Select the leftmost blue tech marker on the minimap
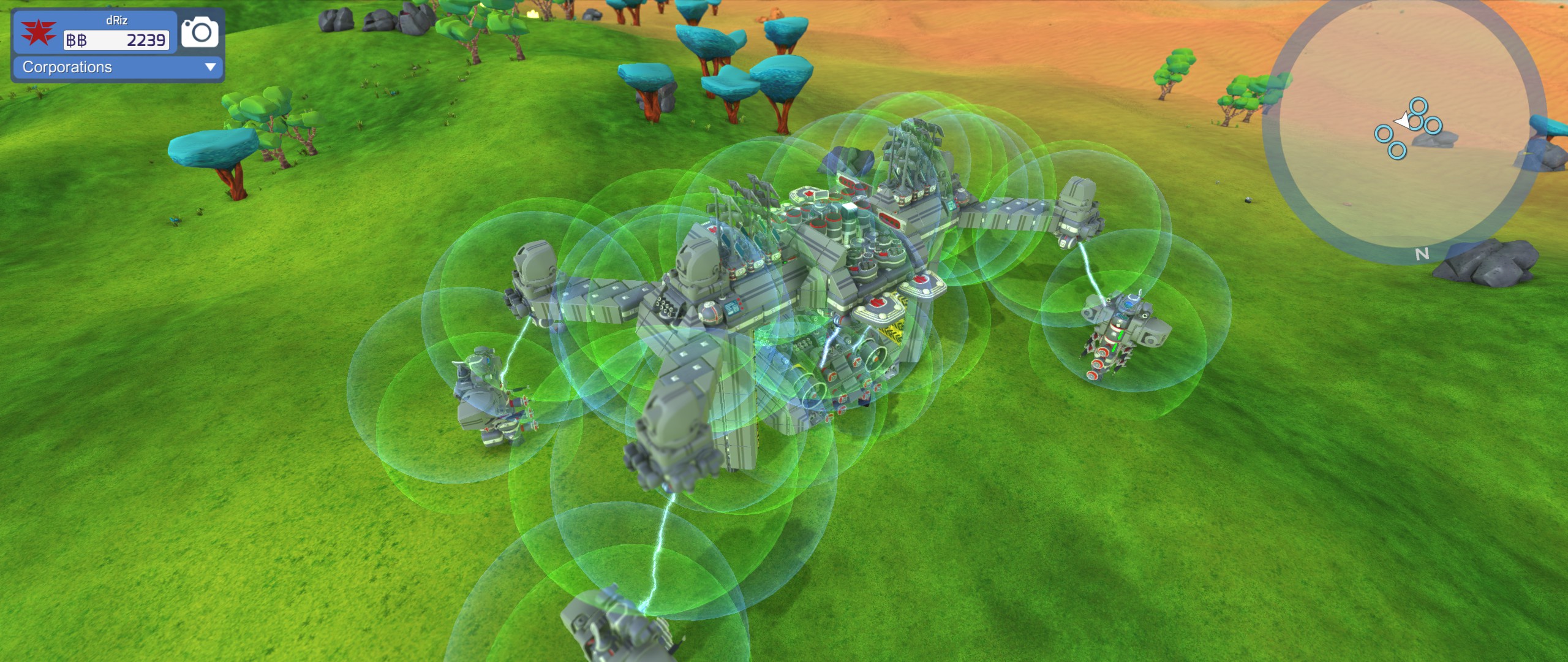Viewport: 1568px width, 662px height. click(x=1383, y=135)
